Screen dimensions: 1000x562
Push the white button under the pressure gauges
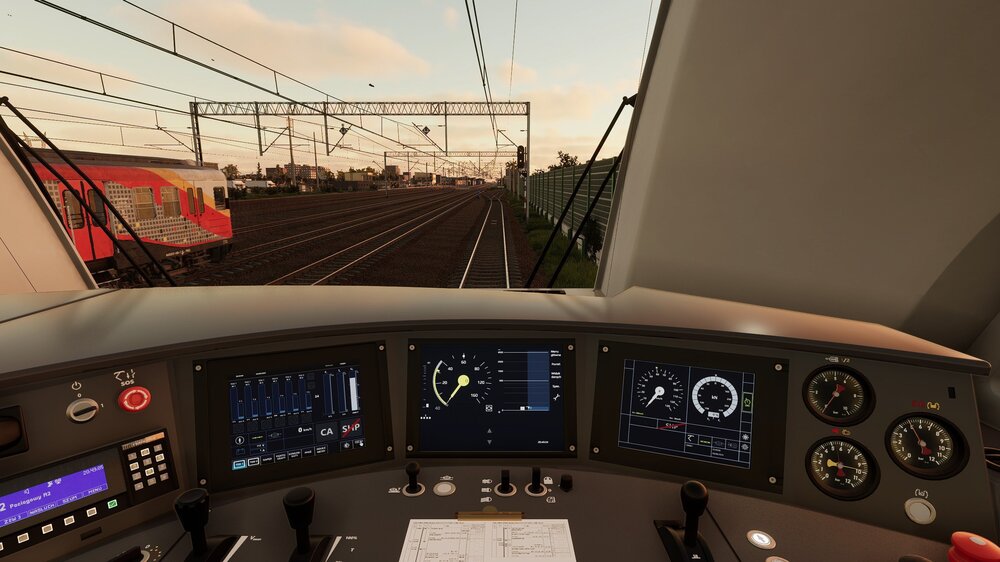(919, 510)
